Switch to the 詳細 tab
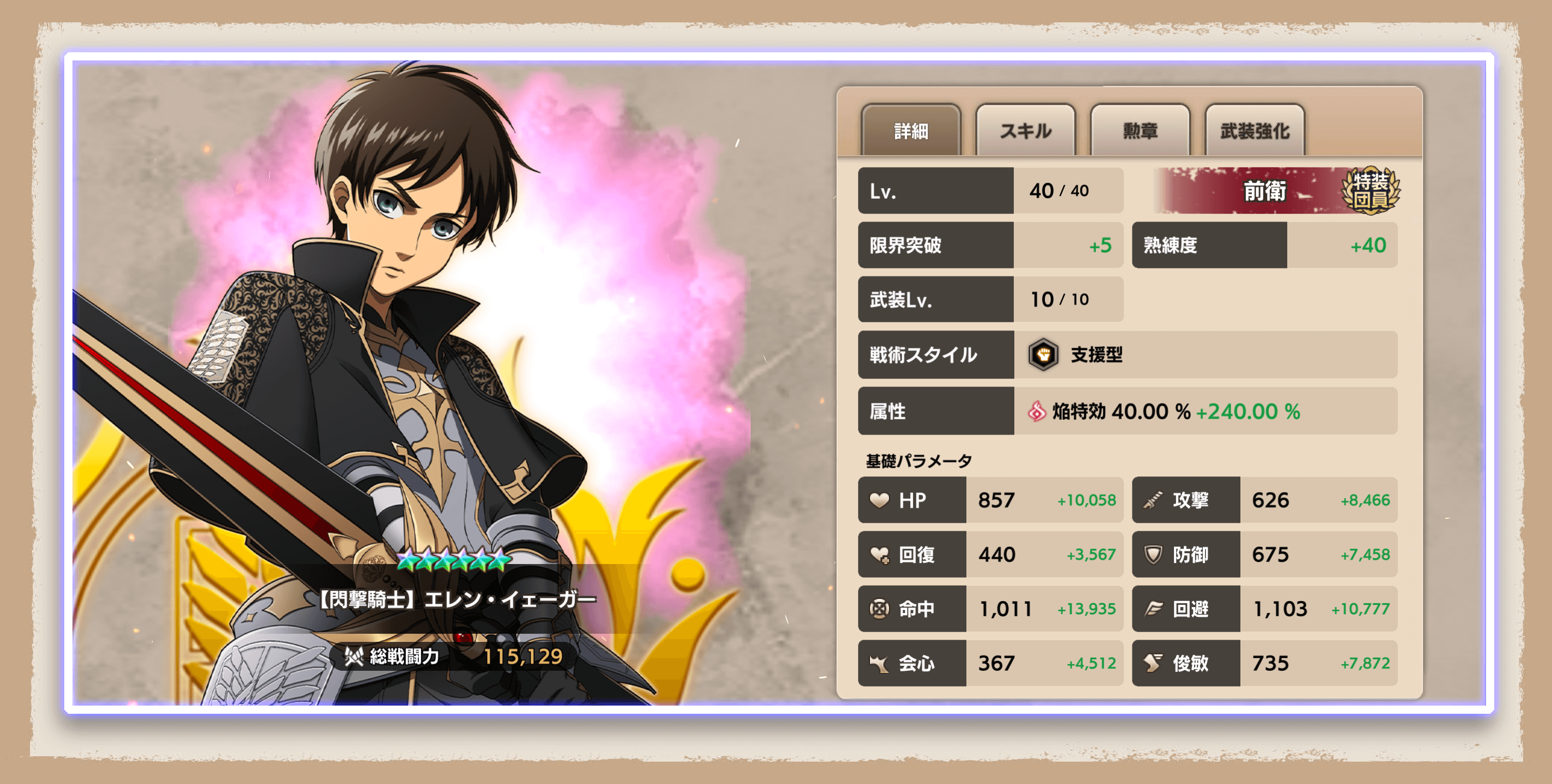The width and height of the screenshot is (1552, 784). [x=910, y=130]
